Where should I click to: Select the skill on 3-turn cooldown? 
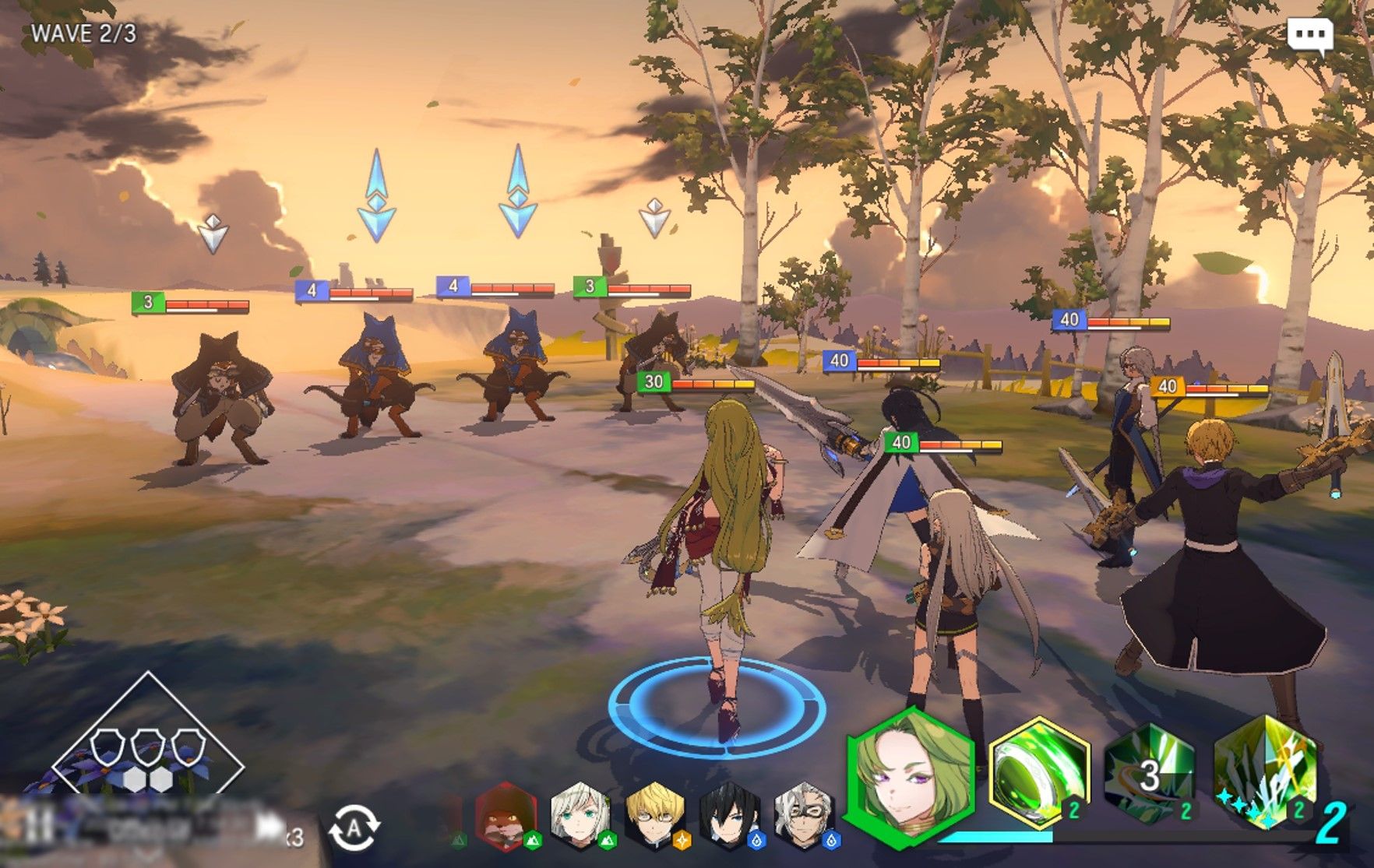pyautogui.click(x=1150, y=774)
